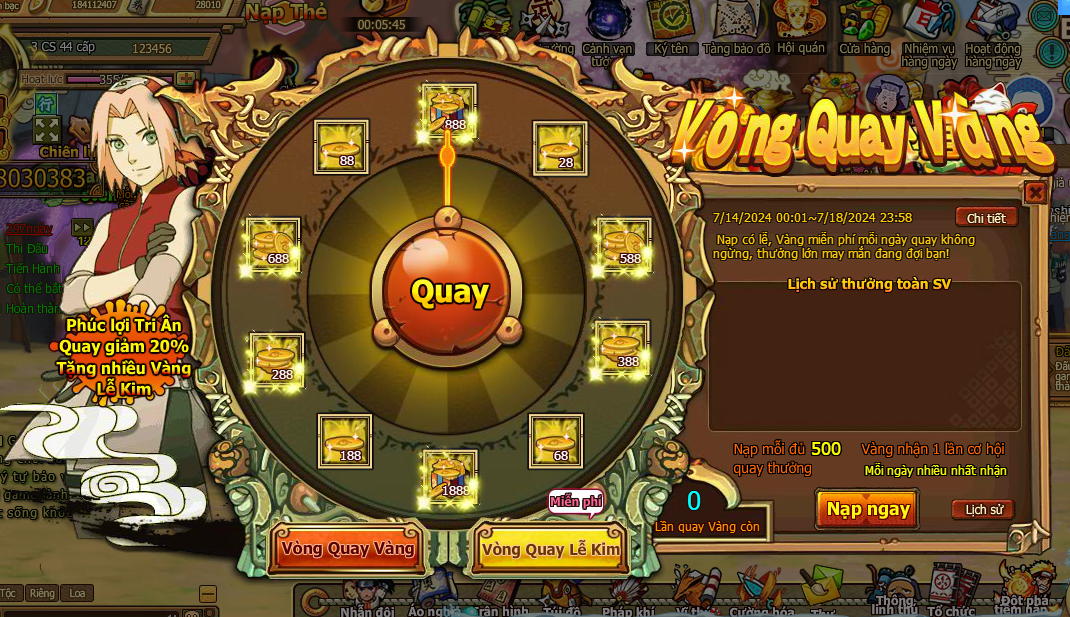Open the Chi tiết details
This screenshot has height=617, width=1070.
click(x=986, y=217)
